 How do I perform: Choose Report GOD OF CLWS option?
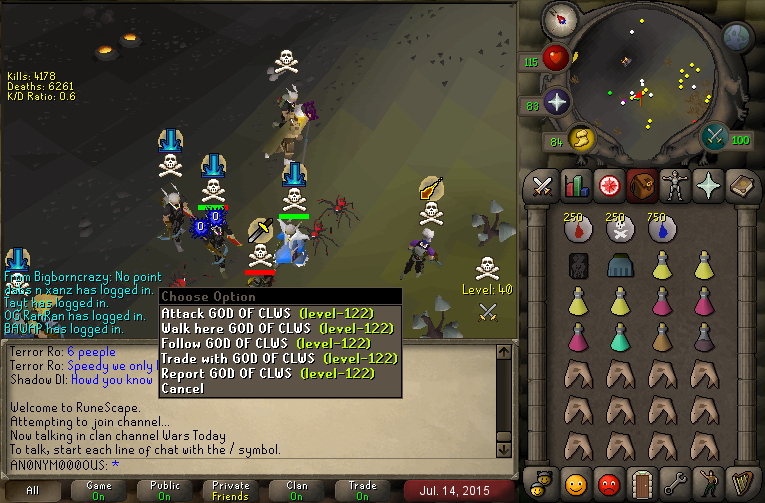267,373
